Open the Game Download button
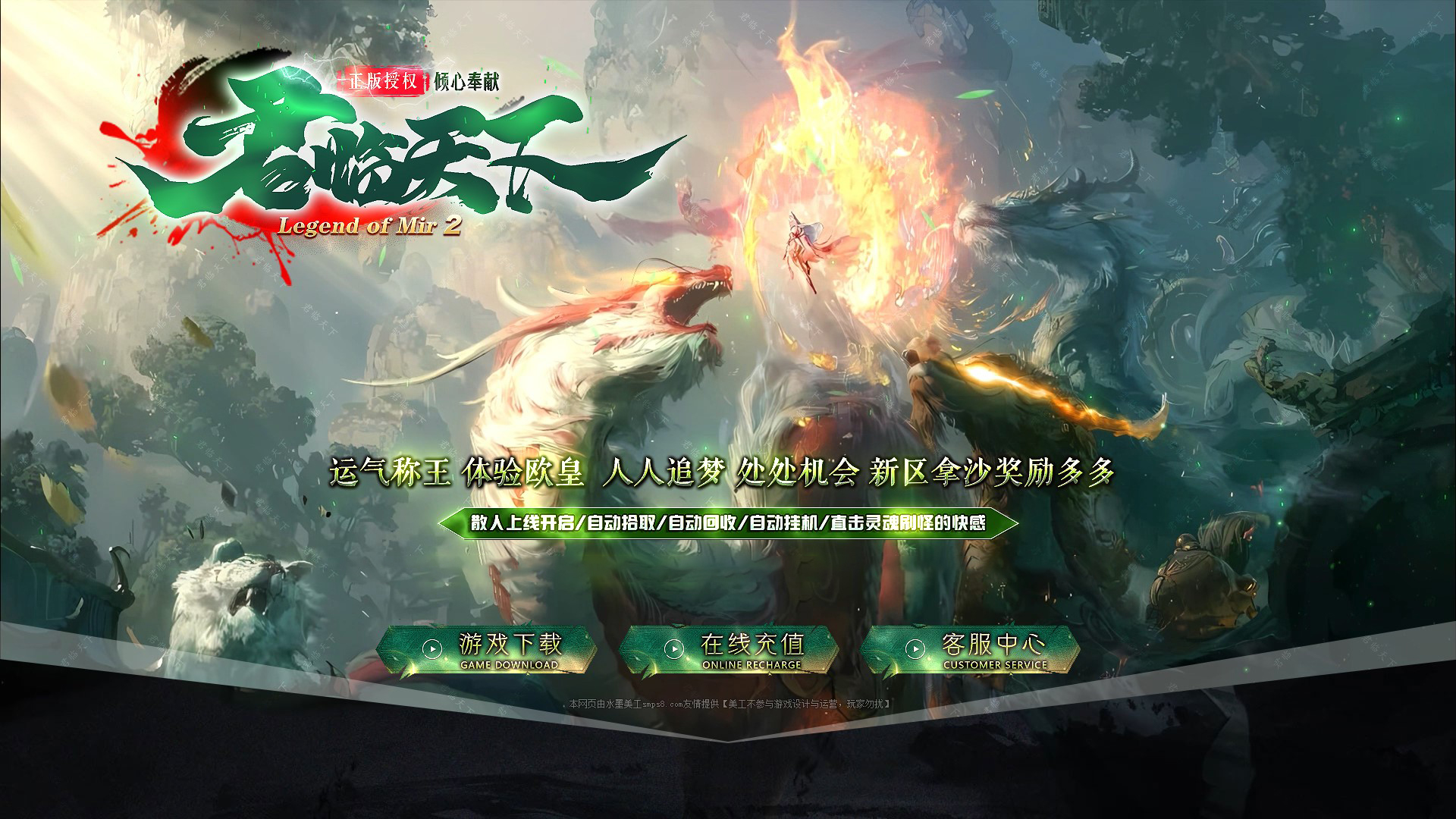The image size is (1456, 819). (x=487, y=650)
